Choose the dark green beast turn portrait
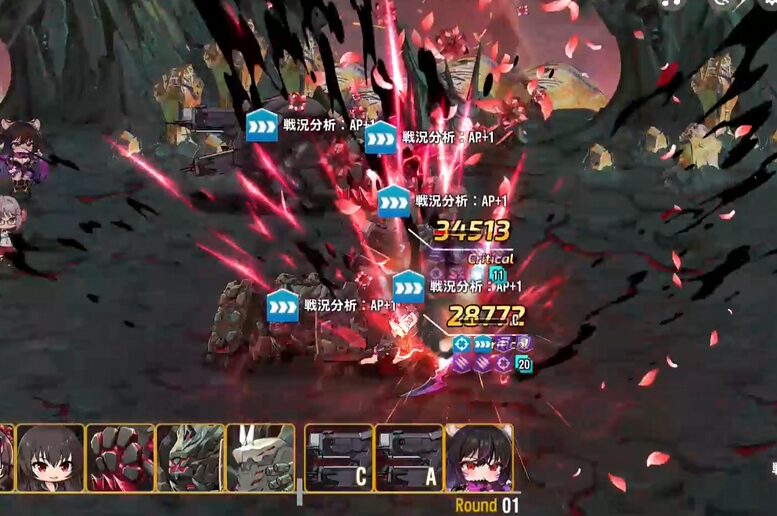Viewport: 777px width, 516px height. (x=190, y=458)
